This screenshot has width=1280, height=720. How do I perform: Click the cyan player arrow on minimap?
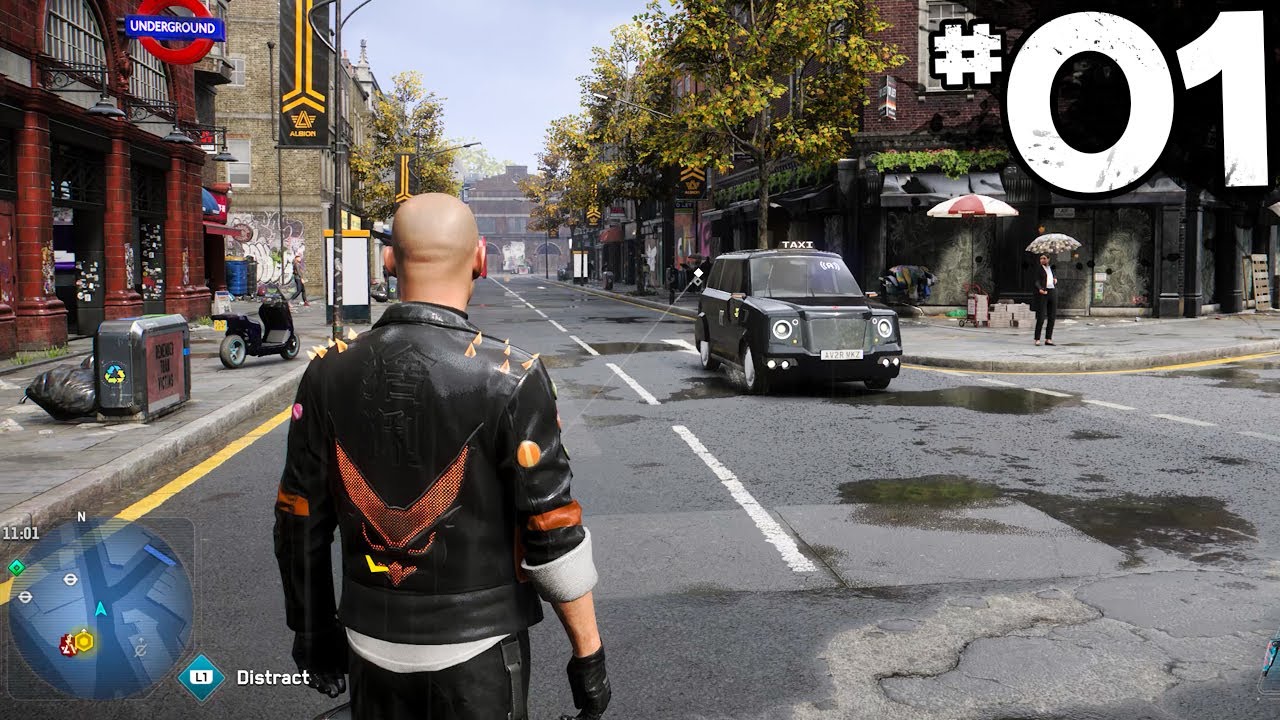click(101, 607)
